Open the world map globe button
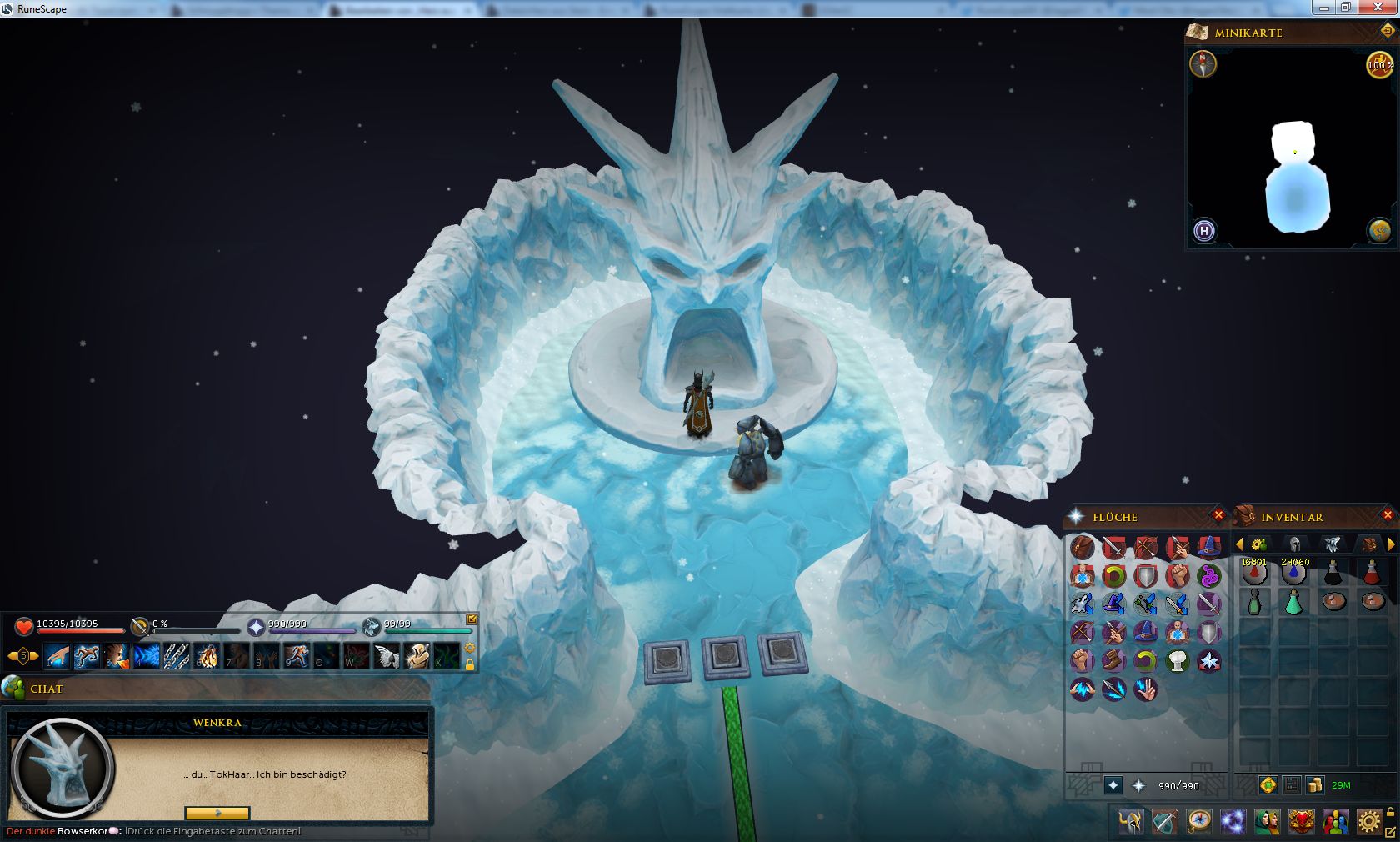 [1379, 230]
